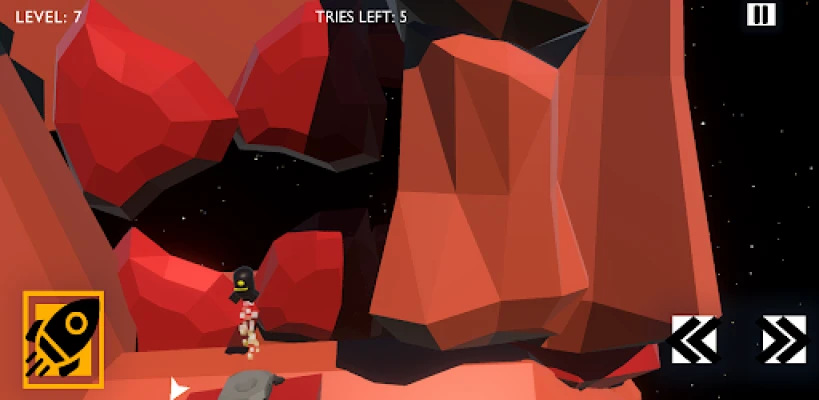
Task: Steer left with the double-arrow button
Action: [x=694, y=339]
